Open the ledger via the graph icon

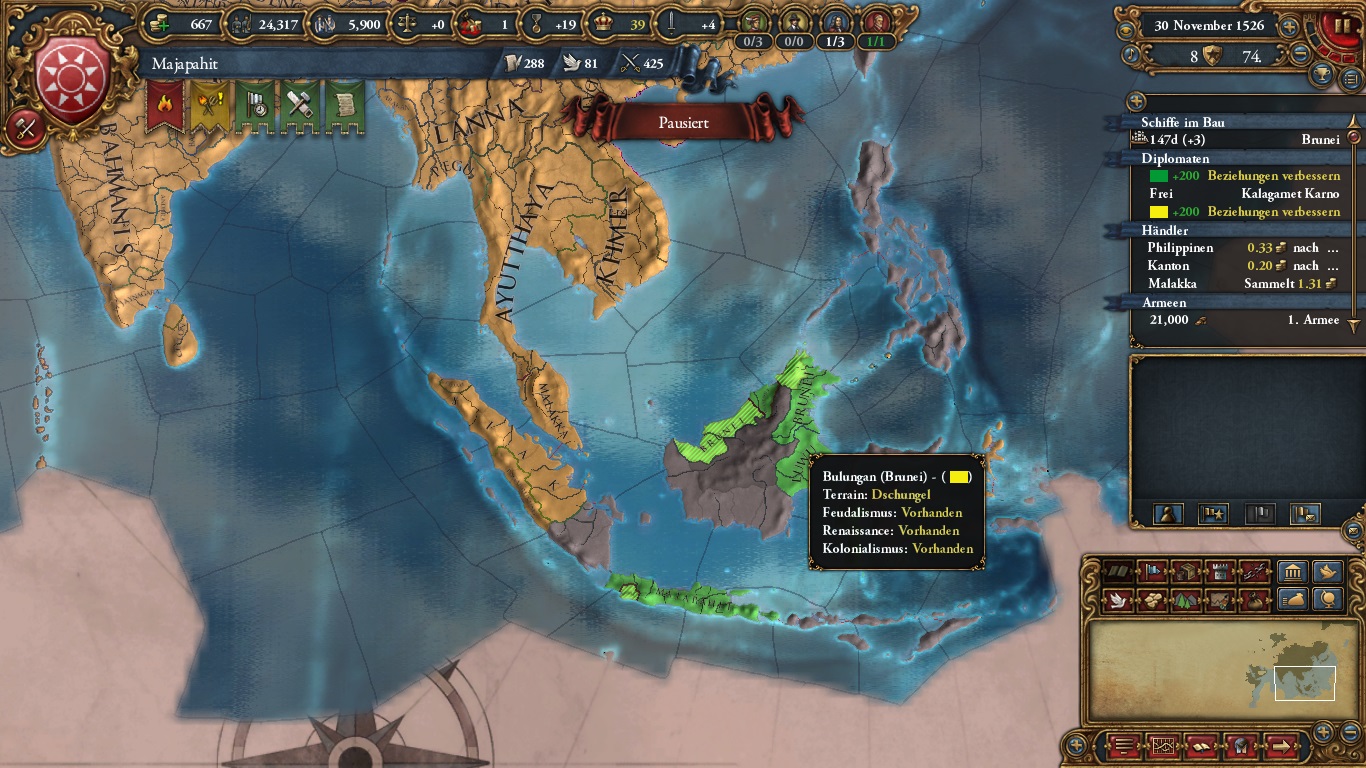point(1162,745)
